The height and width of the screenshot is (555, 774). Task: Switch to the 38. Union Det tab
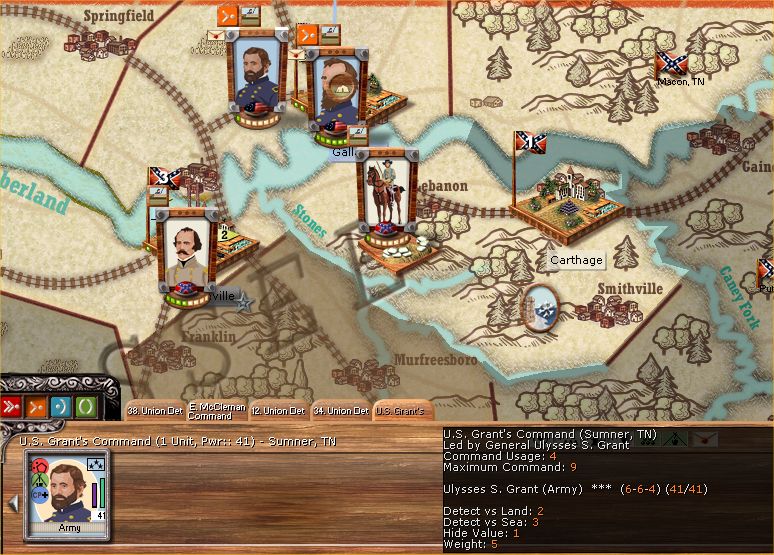point(154,410)
